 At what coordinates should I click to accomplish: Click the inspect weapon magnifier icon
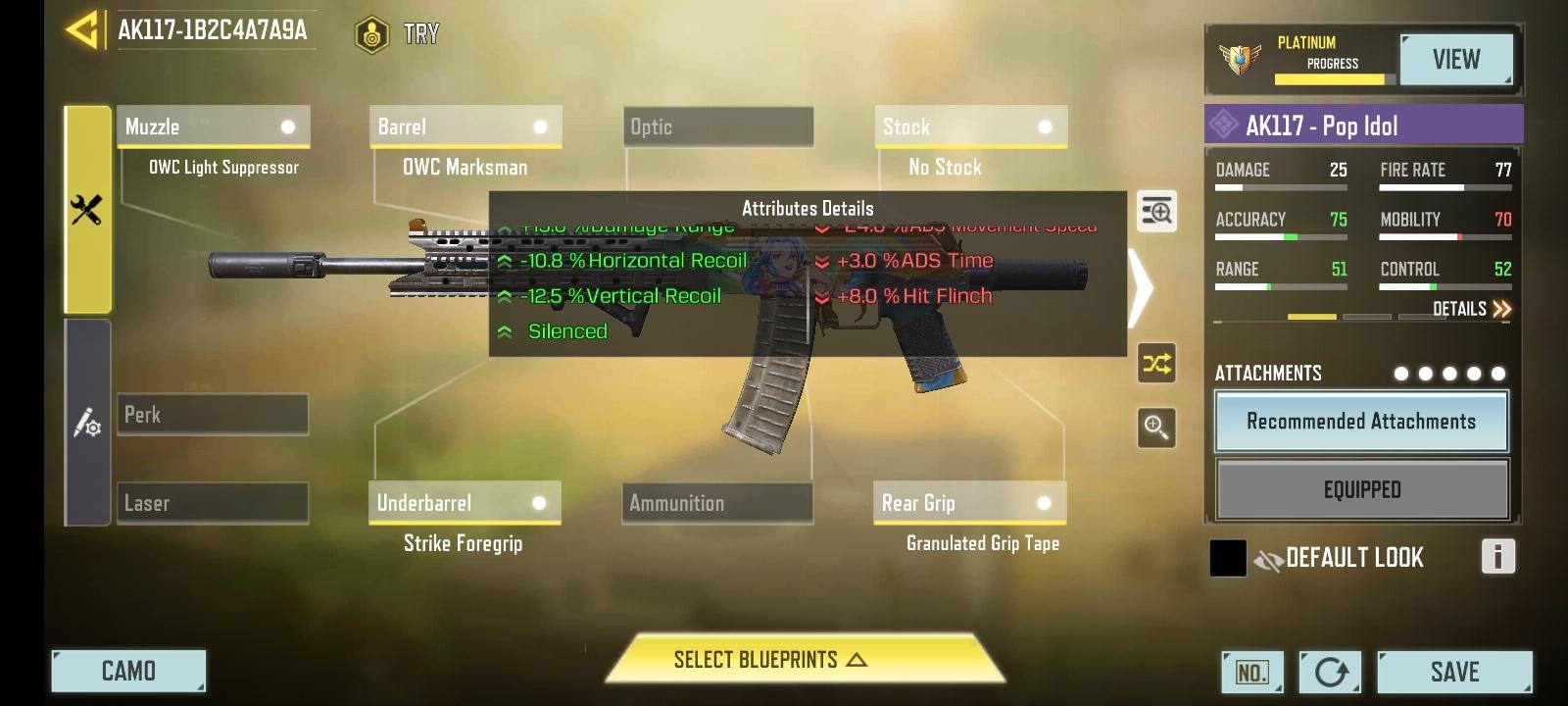click(1156, 211)
